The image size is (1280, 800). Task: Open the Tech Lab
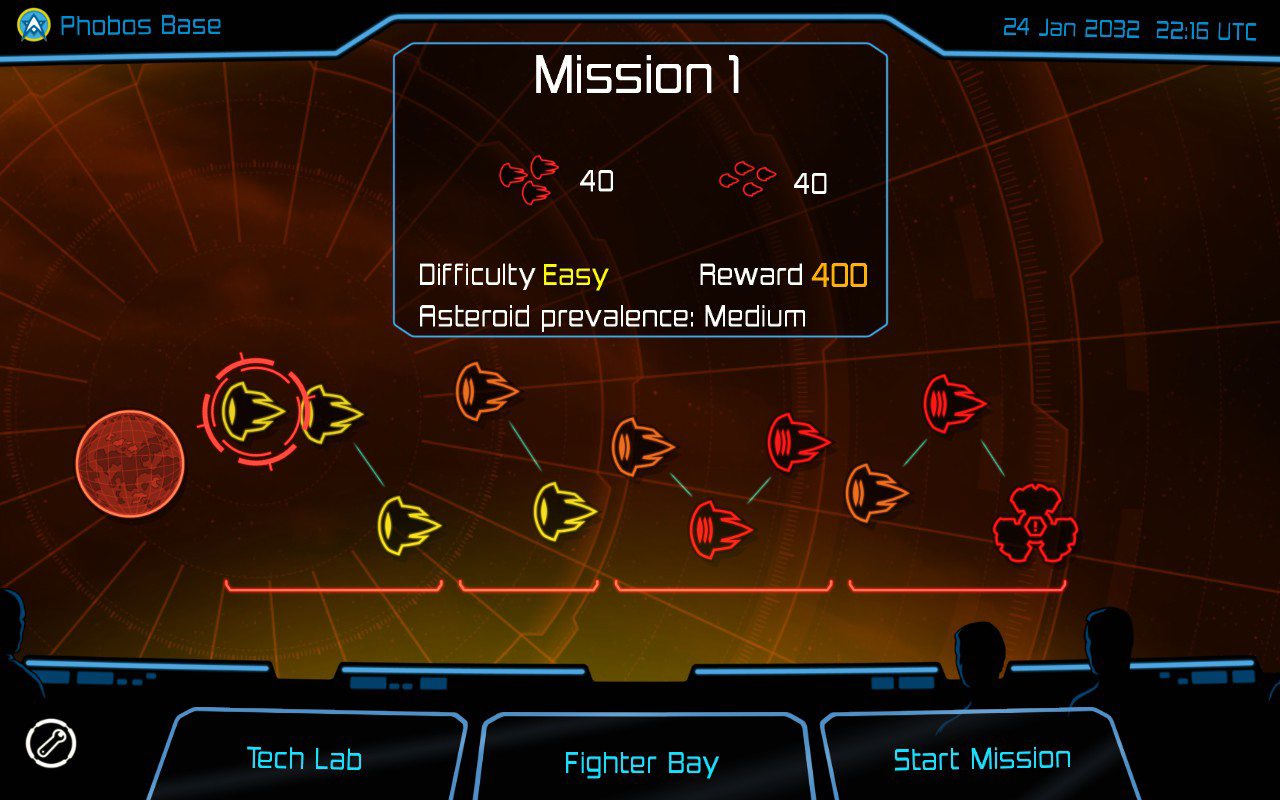pos(304,758)
